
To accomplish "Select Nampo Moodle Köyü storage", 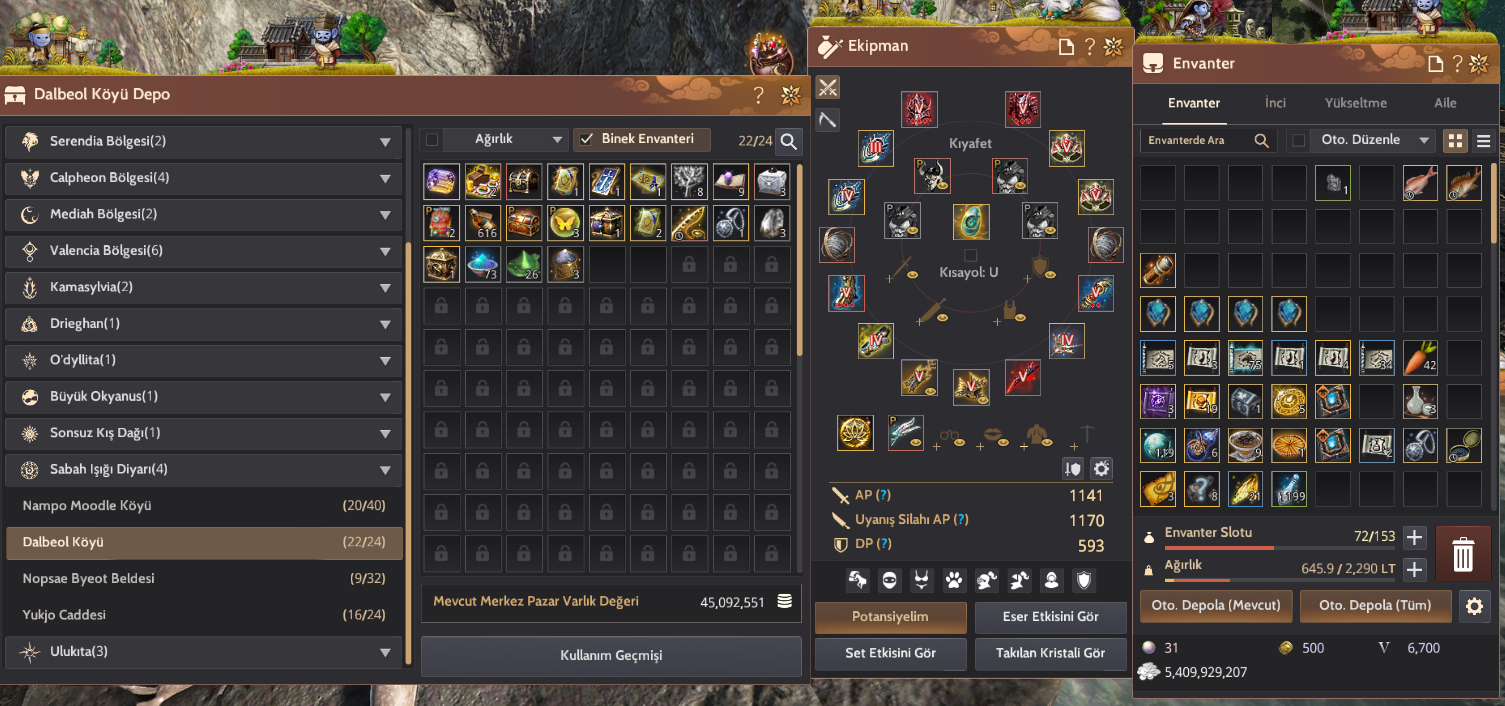I will point(204,506).
